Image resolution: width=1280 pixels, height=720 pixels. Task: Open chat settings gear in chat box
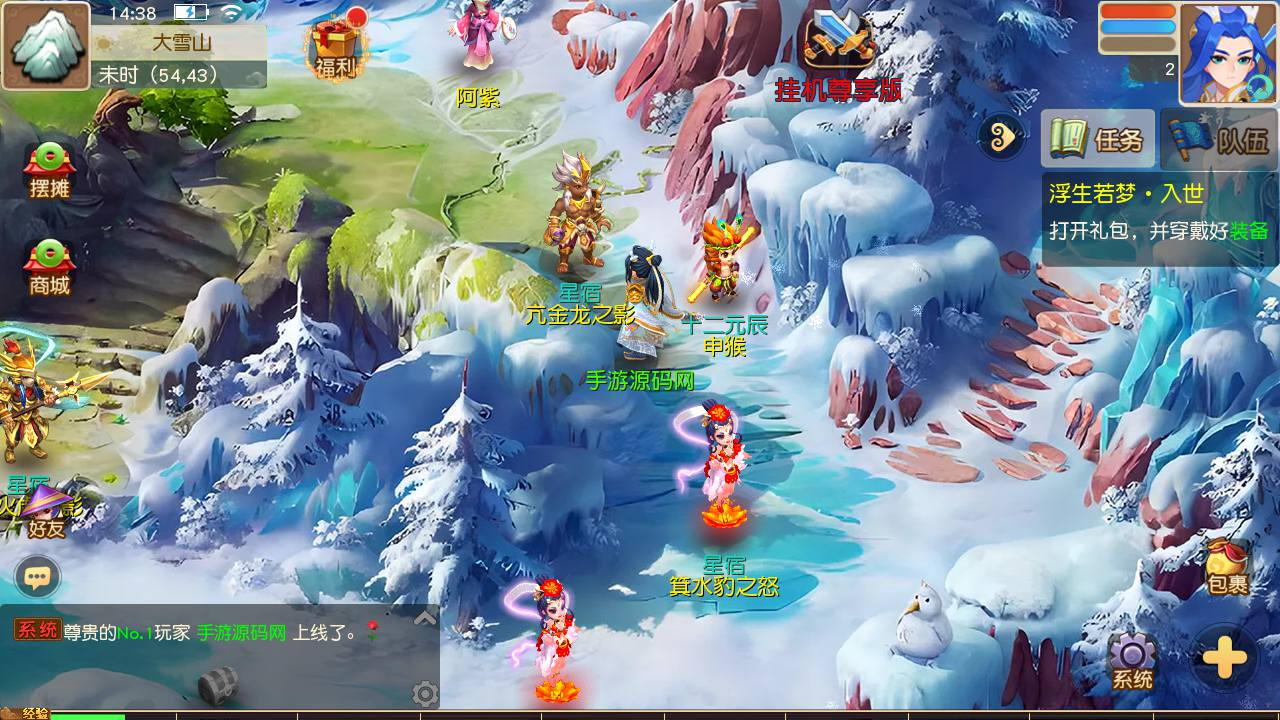click(425, 693)
